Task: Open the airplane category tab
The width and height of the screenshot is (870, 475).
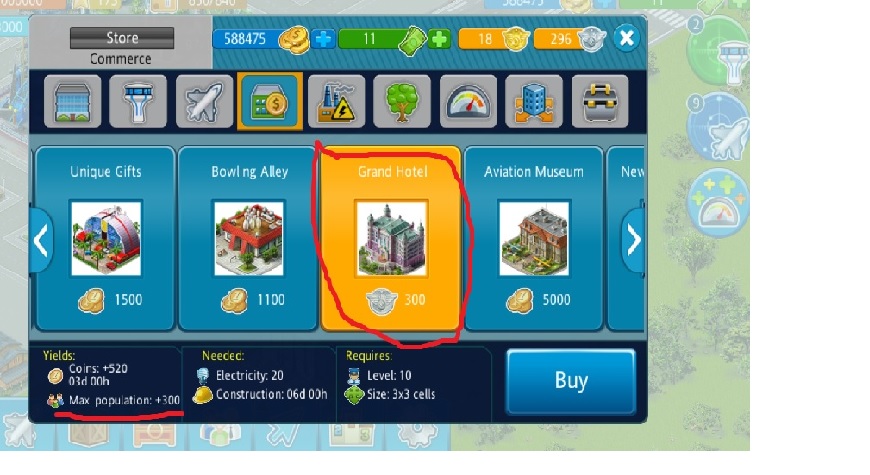Action: pos(203,101)
